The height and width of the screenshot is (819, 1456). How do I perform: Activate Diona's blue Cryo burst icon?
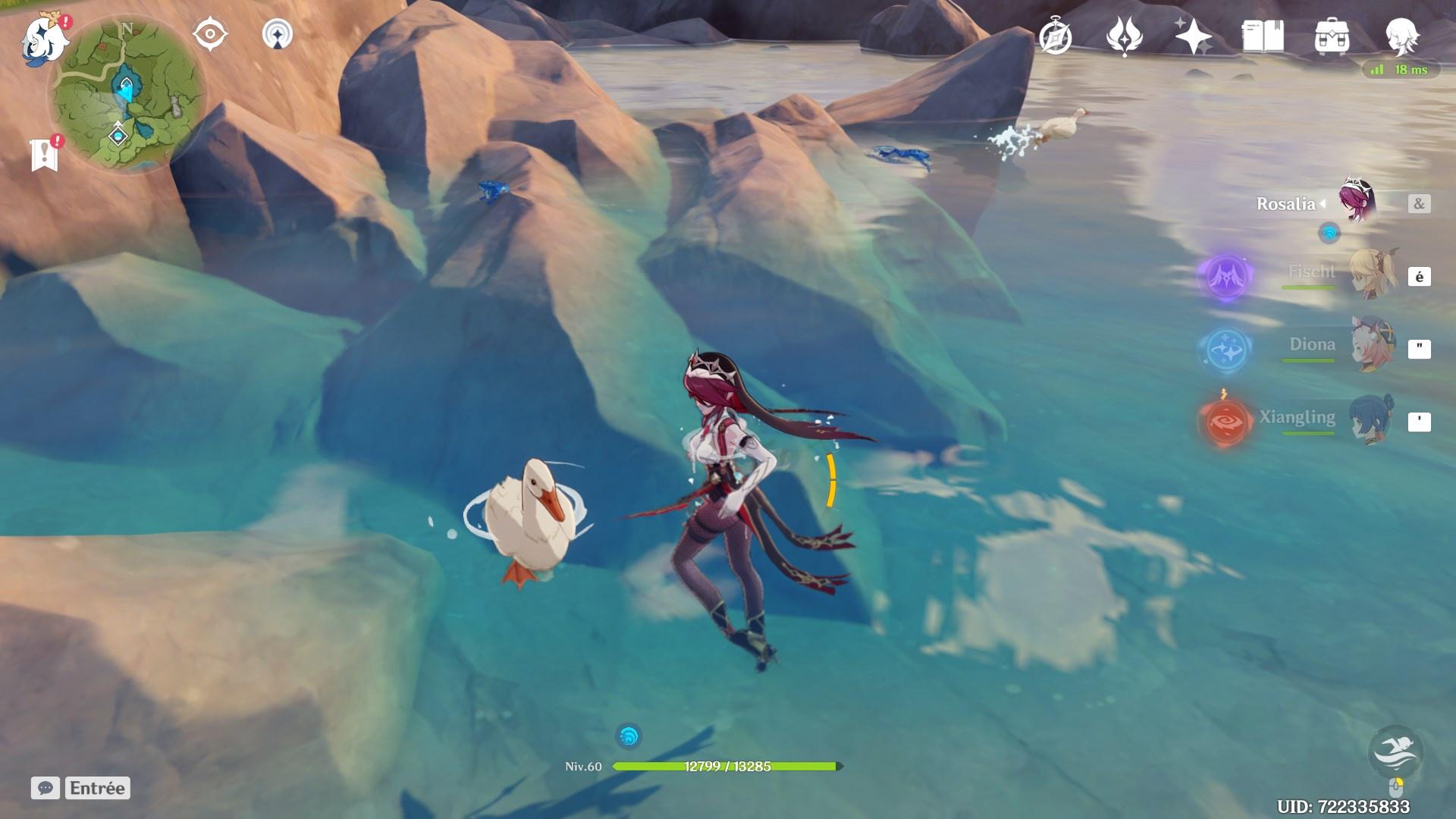1225,349
